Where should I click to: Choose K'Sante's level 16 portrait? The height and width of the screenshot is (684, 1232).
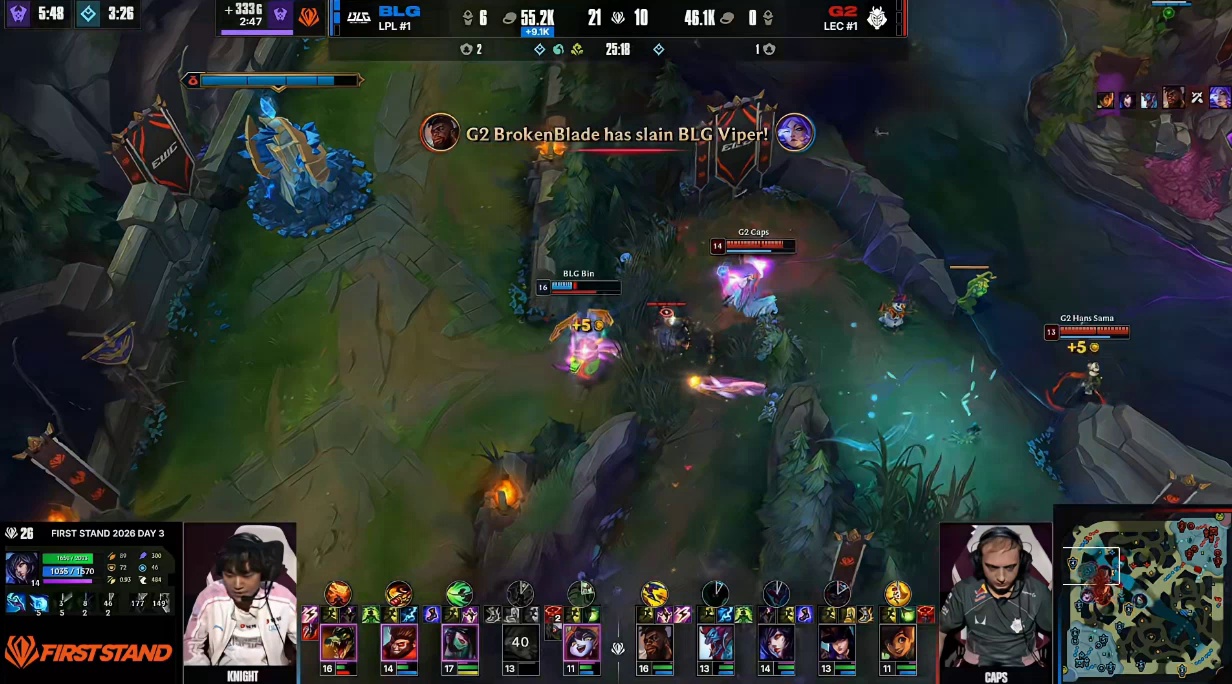pos(655,642)
